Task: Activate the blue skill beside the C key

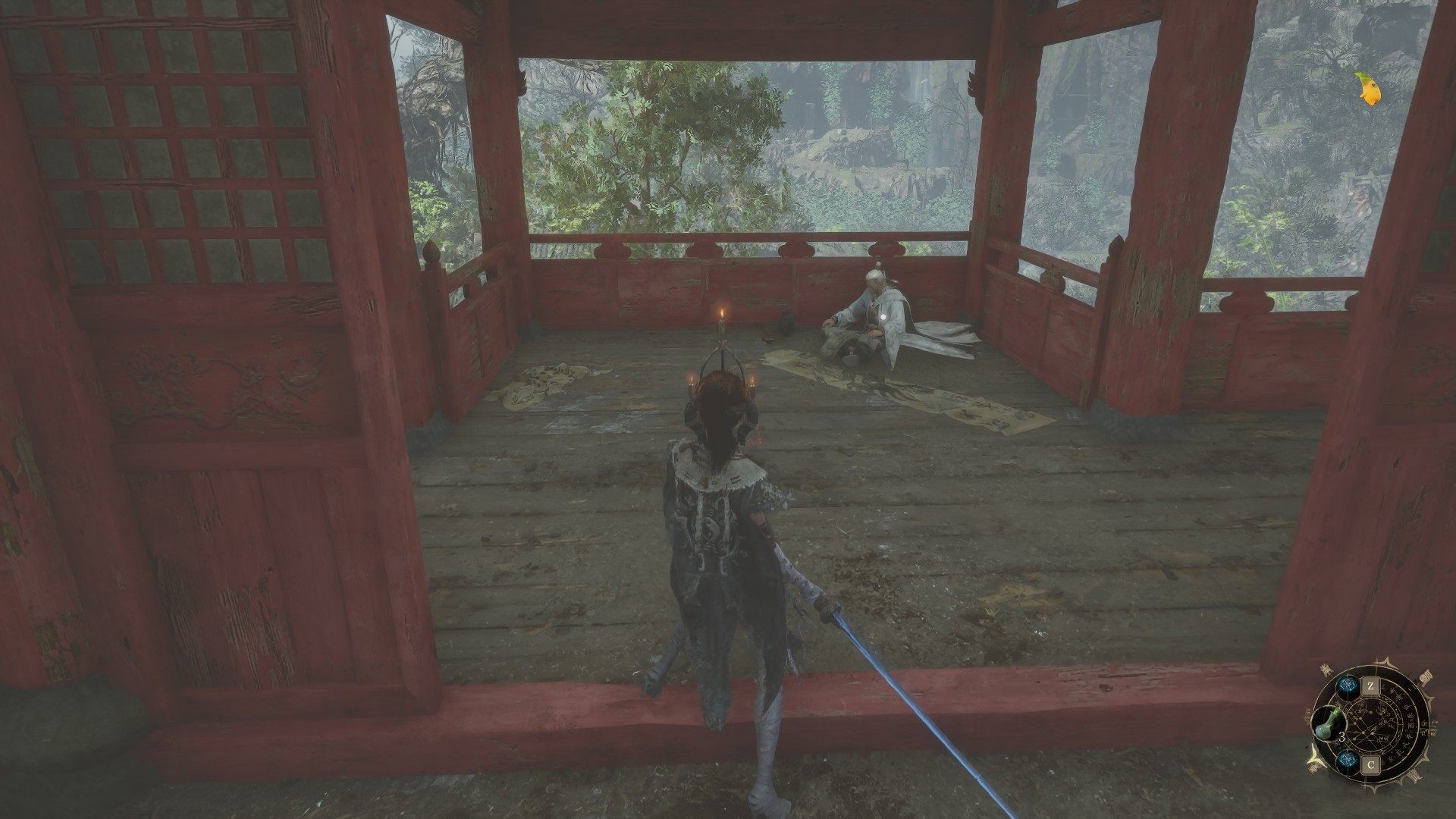Action: point(1347,762)
